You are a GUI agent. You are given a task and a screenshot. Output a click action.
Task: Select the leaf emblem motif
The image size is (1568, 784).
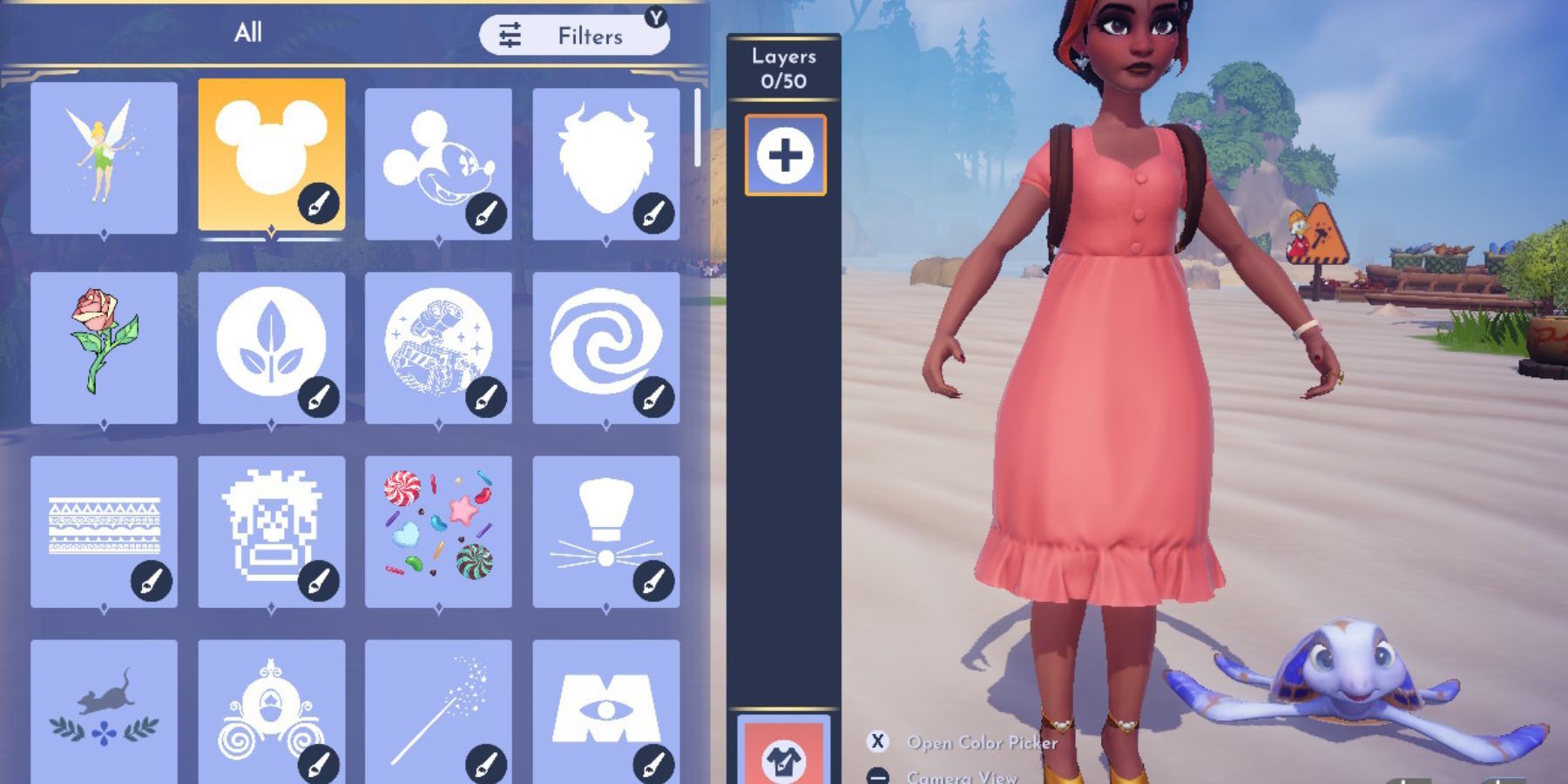[274, 348]
